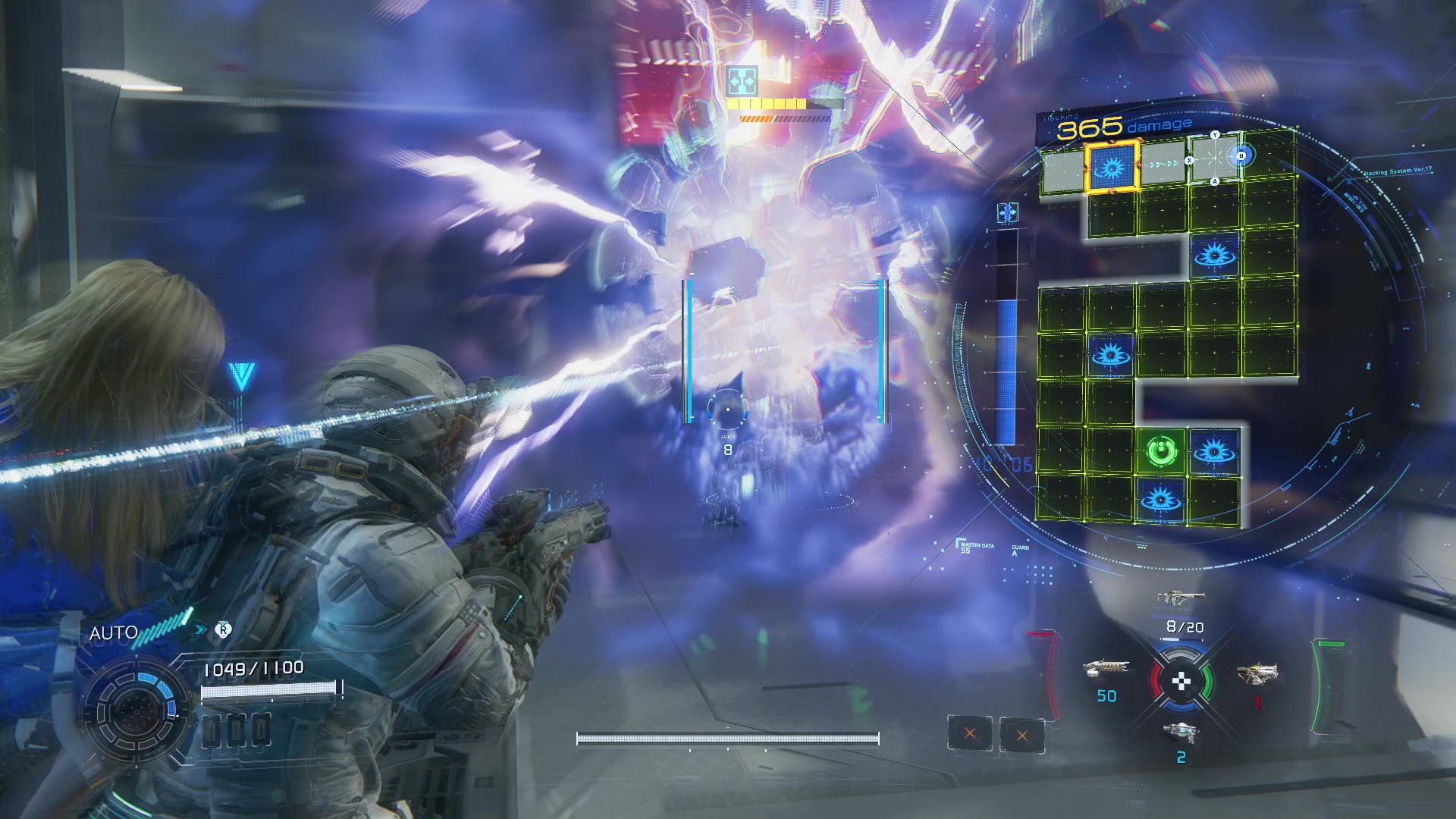1456x819 pixels.
Task: Select the orange-outlined blue node tile
Action: 1112,166
